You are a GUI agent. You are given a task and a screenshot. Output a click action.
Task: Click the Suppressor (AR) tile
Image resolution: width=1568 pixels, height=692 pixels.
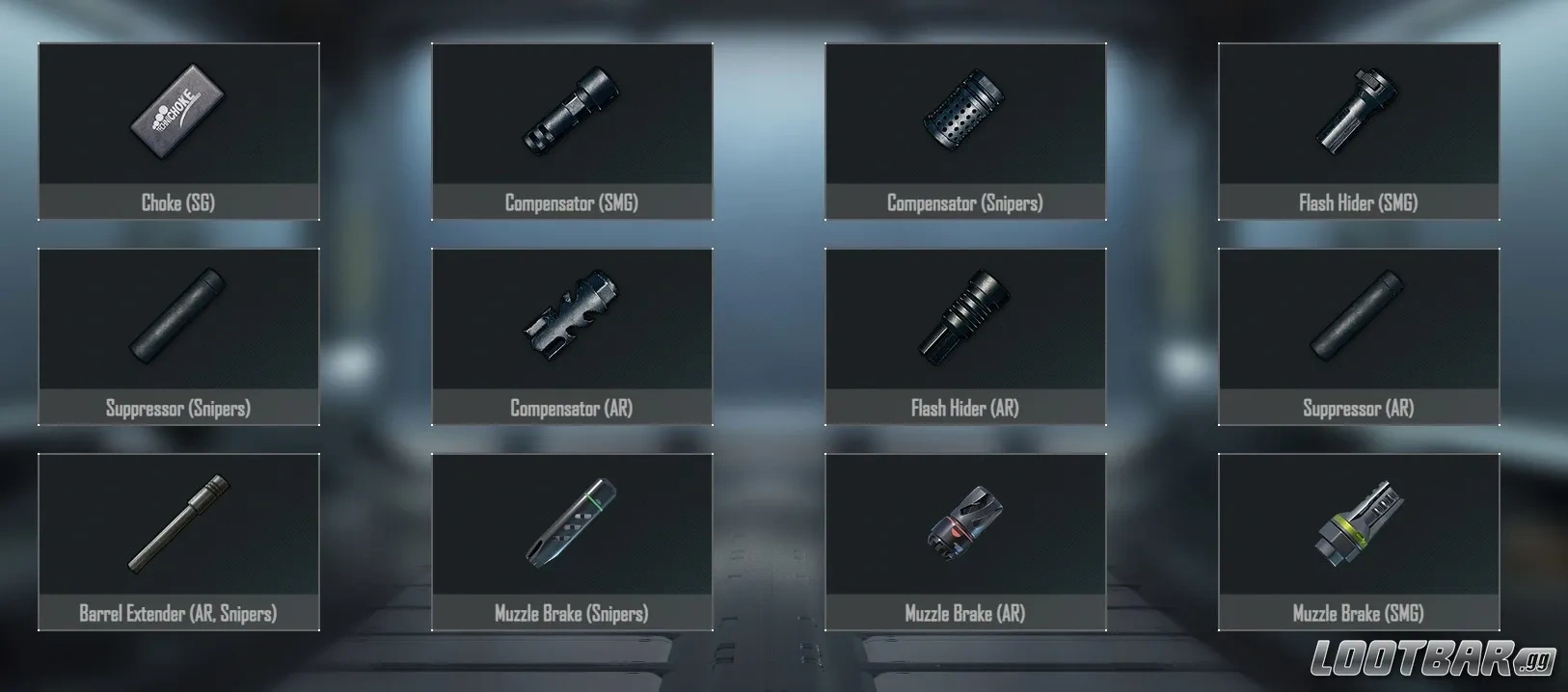(1359, 336)
